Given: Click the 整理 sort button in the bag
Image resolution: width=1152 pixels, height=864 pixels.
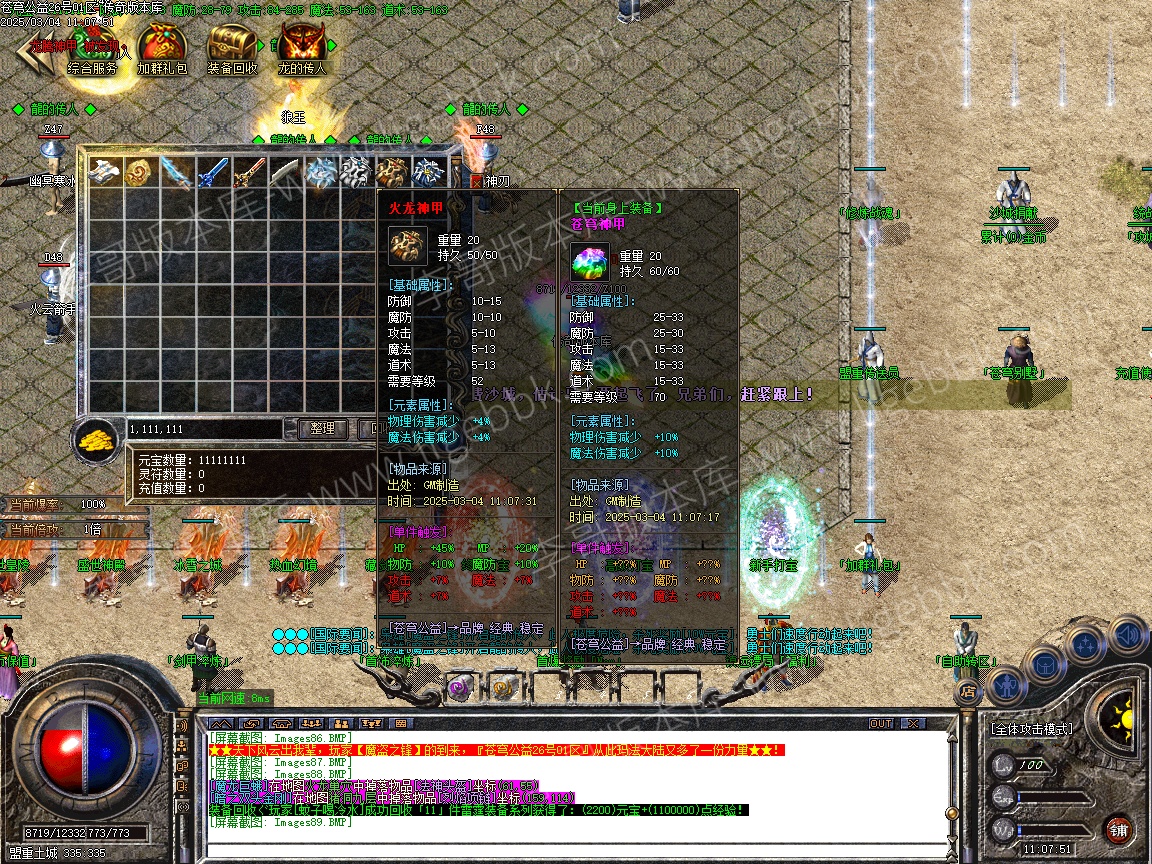Looking at the screenshot, I should coord(322,428).
